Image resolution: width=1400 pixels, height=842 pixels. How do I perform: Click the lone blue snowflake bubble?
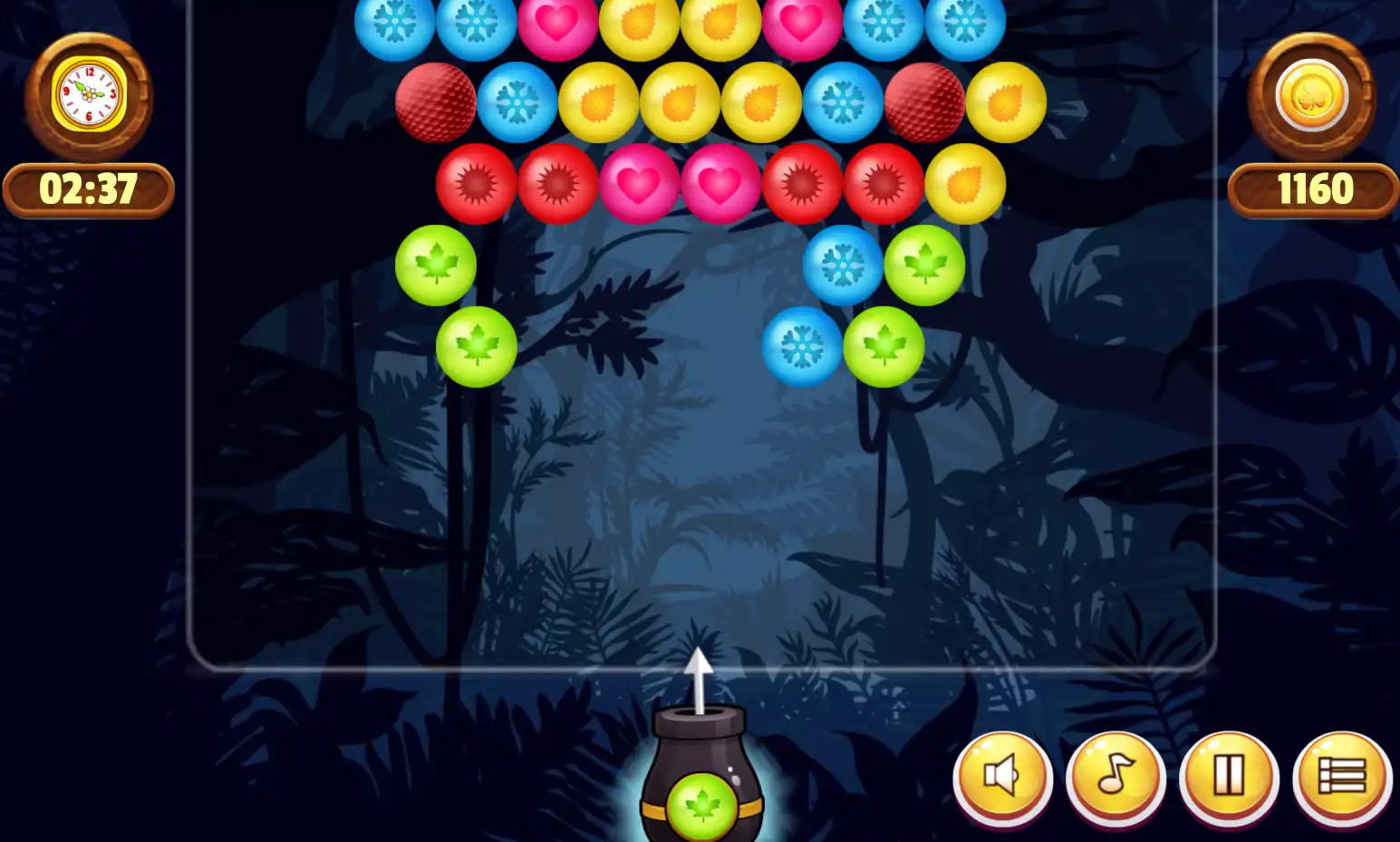(802, 345)
